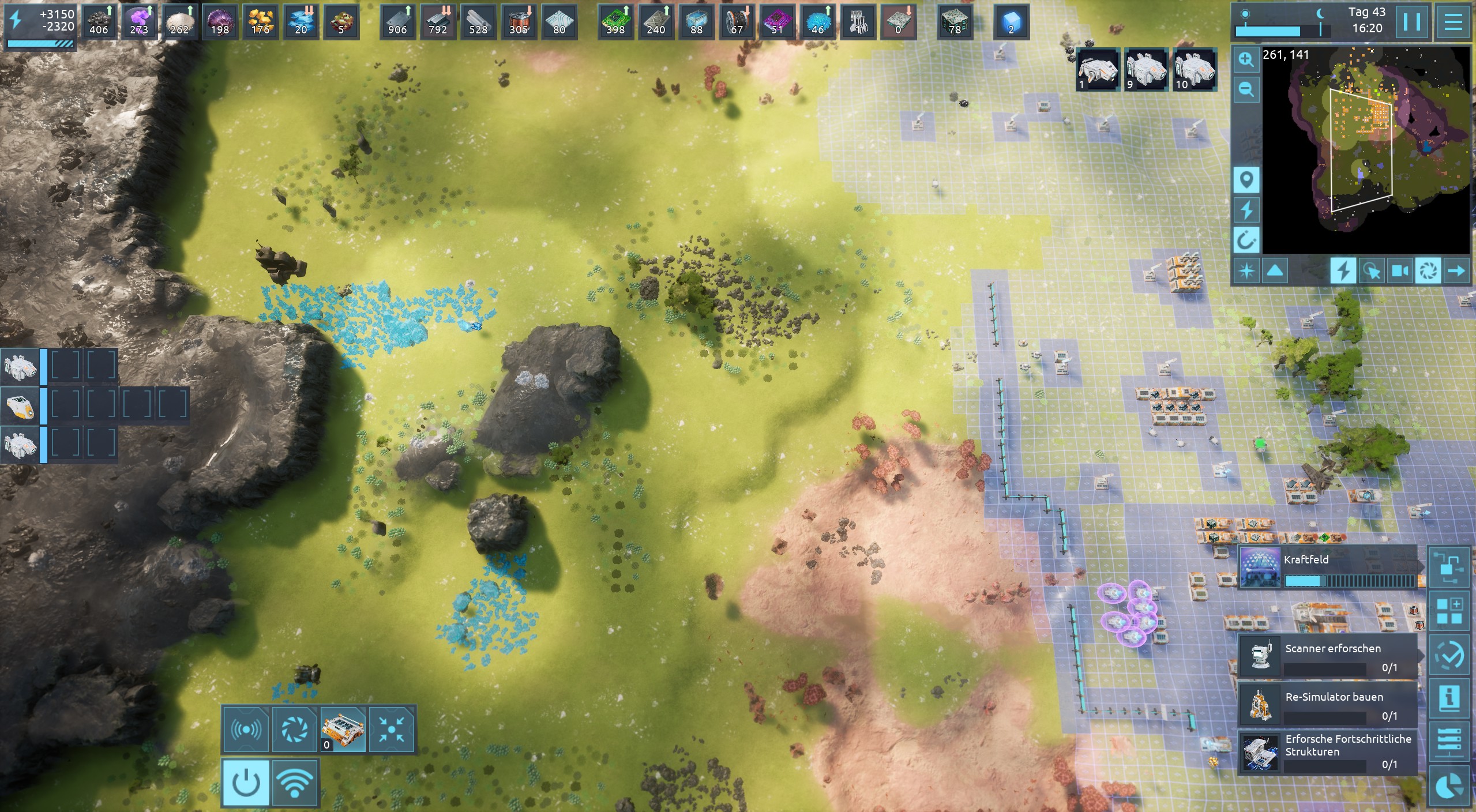Open the Scanner erforschen objective
Screen dimensions: 1476x812
tap(1328, 656)
